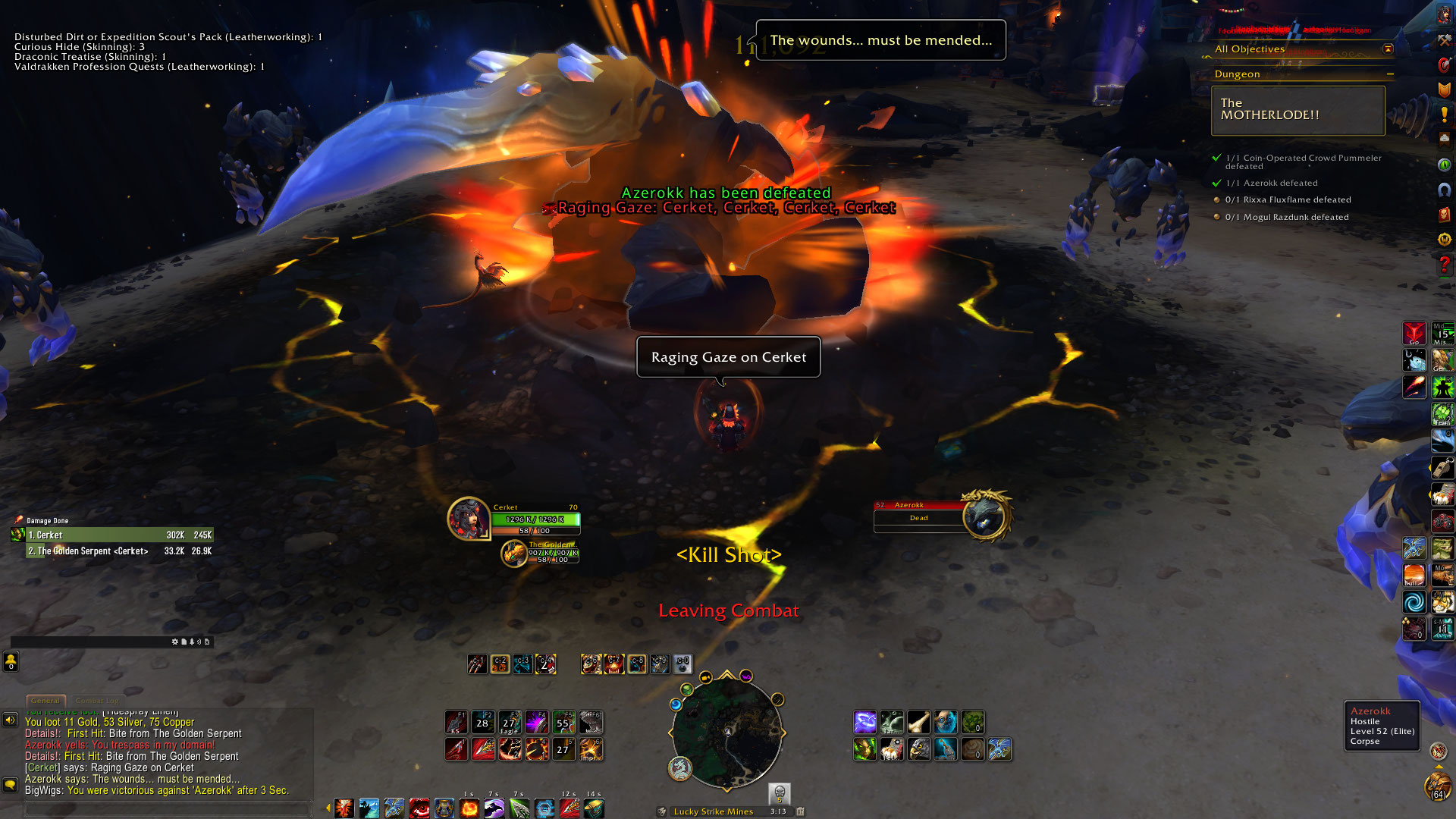Open the red question mark help button
This screenshot has height=819, width=1456.
click(x=1444, y=265)
